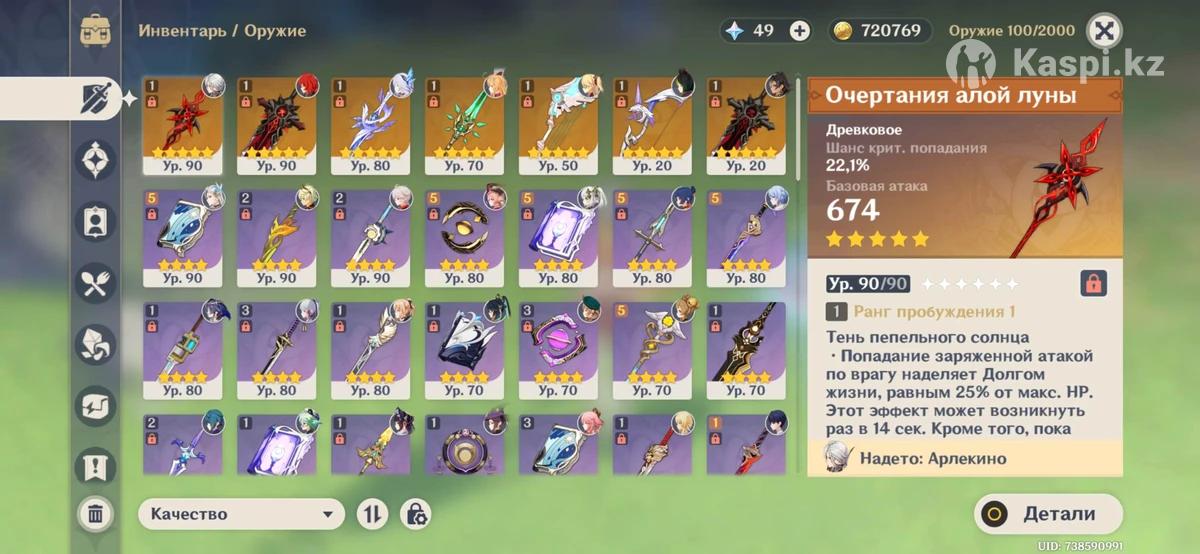Click the trash can delete button
The width and height of the screenshot is (1200, 554).
pos(95,514)
